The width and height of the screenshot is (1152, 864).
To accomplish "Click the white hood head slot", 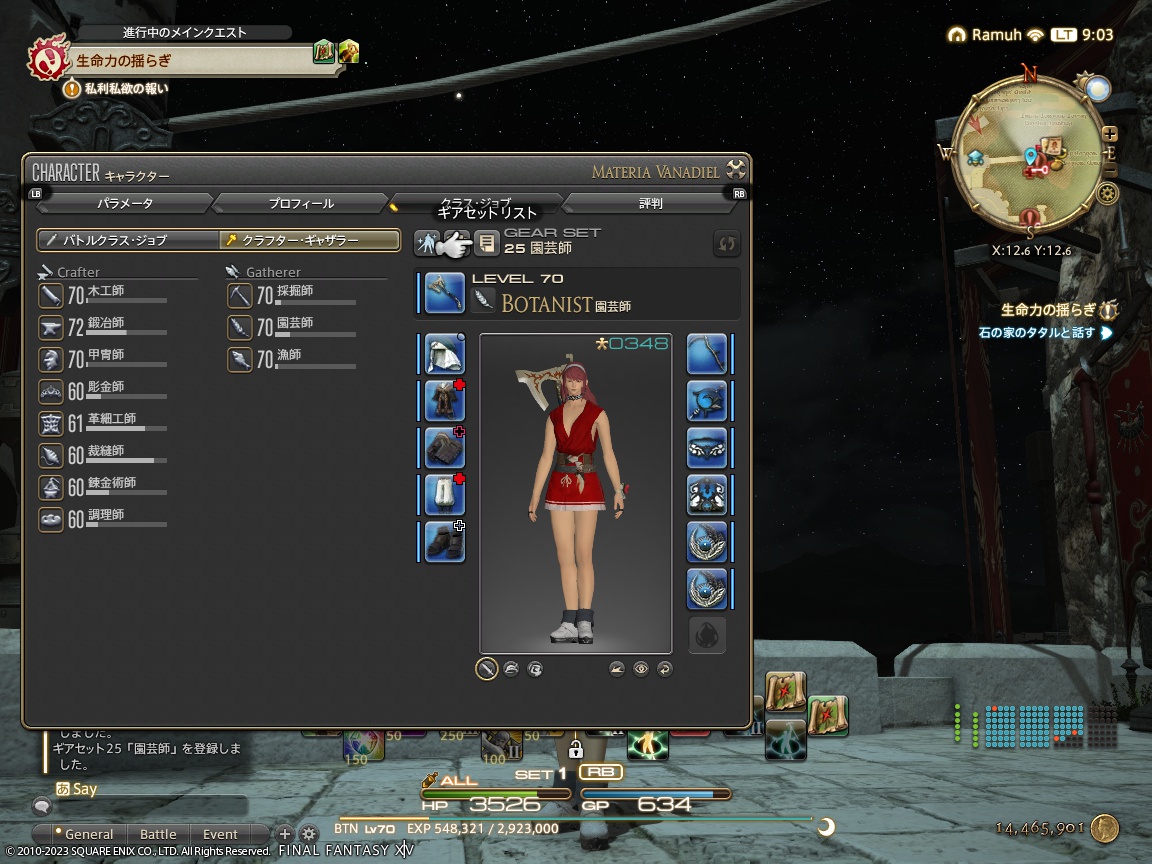I will click(x=445, y=354).
